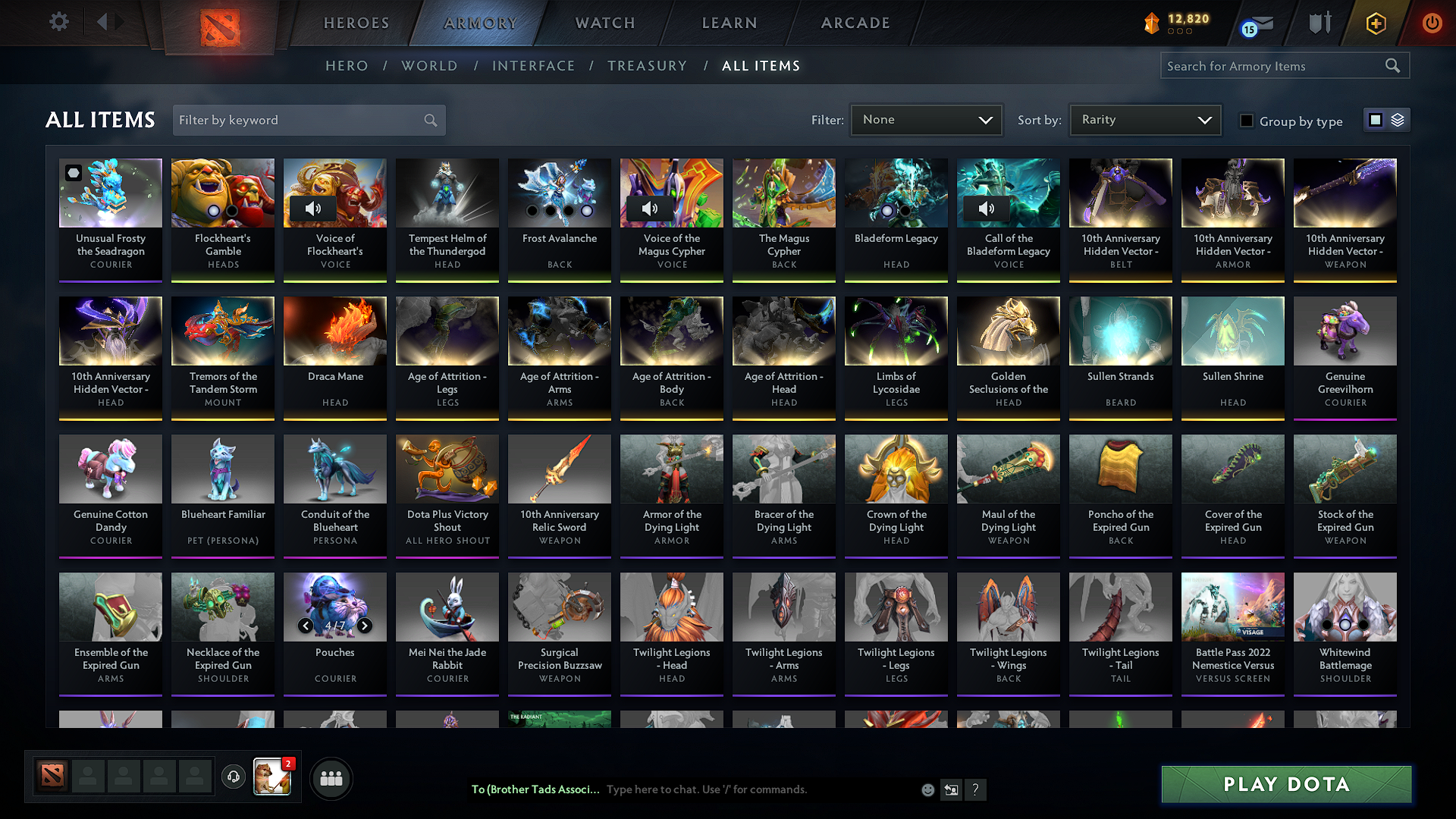This screenshot has width=1456, height=819.
Task: Click the power/disconnect icon top right
Action: point(1432,23)
